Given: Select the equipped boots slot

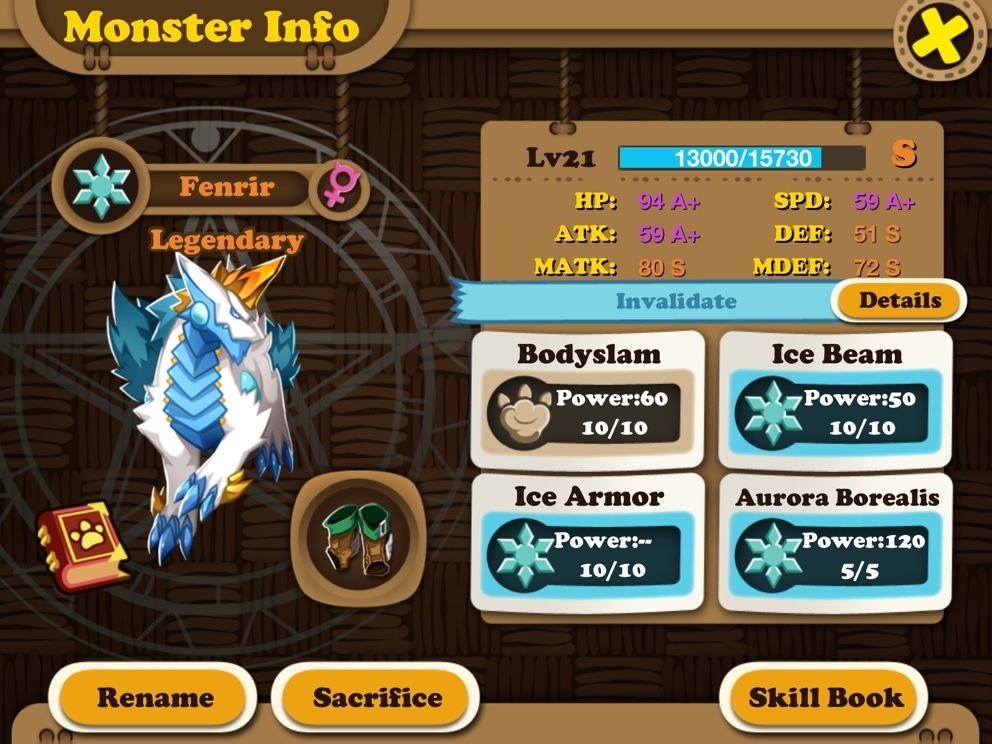Looking at the screenshot, I should (358, 538).
